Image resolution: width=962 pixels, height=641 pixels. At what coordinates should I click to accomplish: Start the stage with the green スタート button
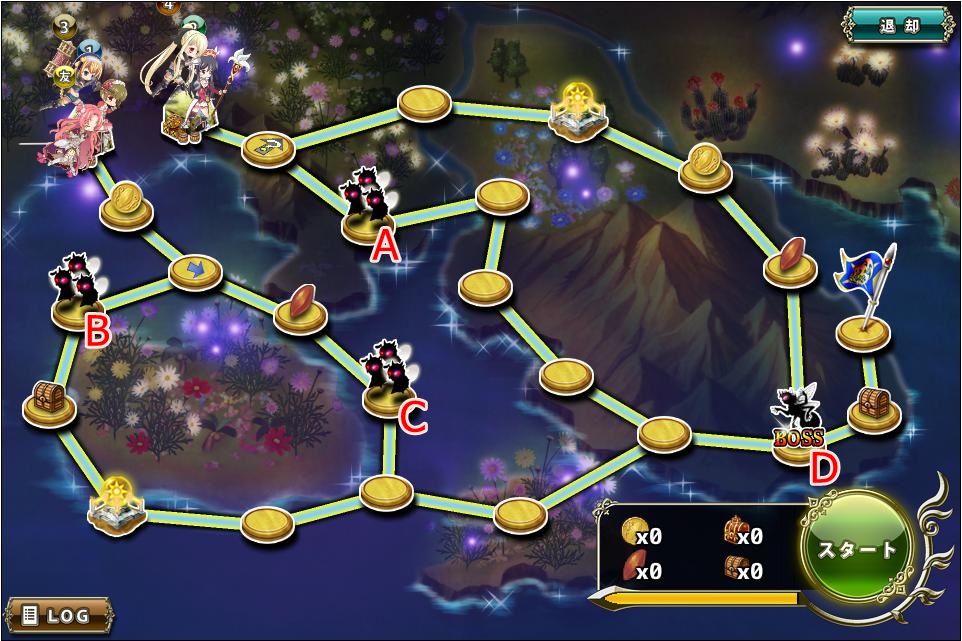(x=859, y=549)
